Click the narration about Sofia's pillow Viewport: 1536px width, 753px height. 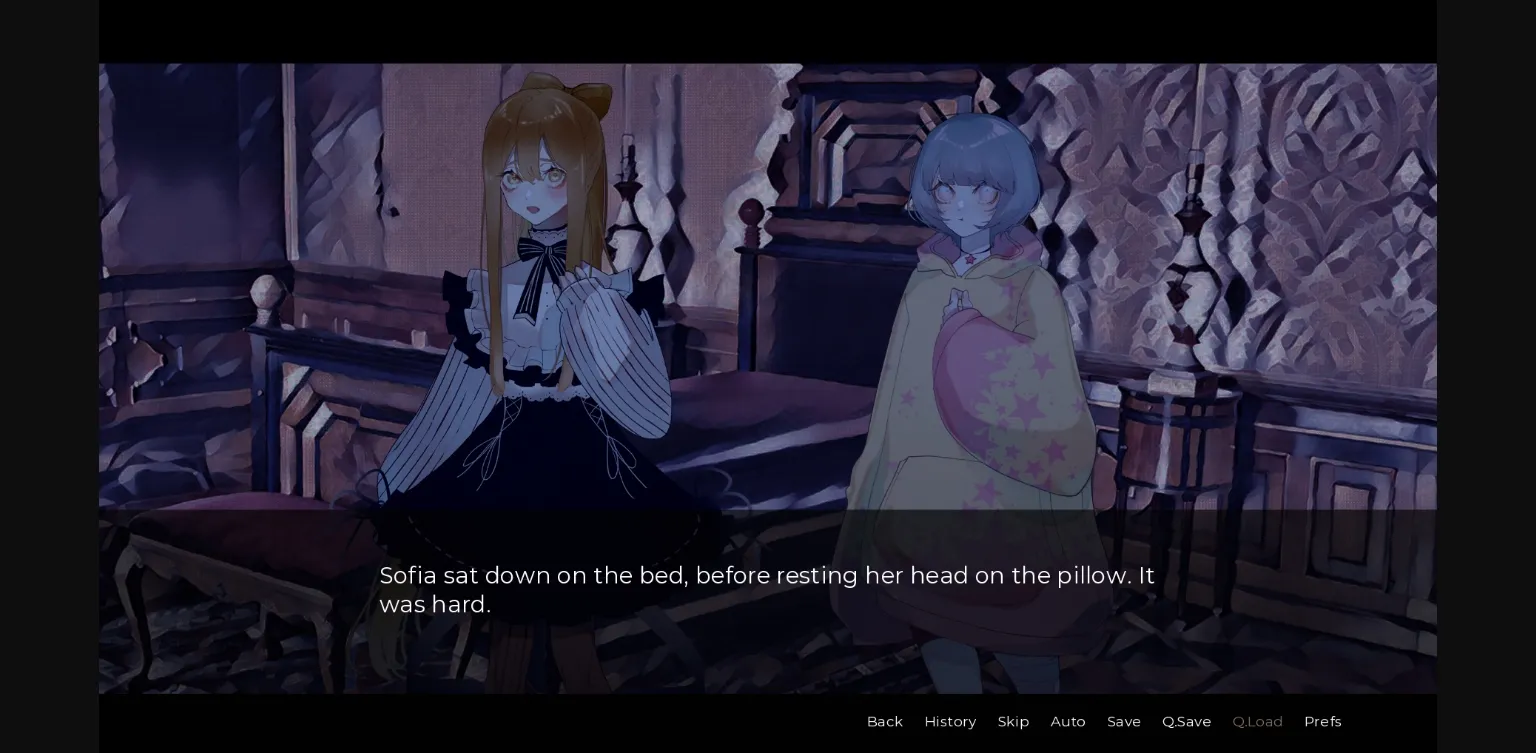[767, 576]
